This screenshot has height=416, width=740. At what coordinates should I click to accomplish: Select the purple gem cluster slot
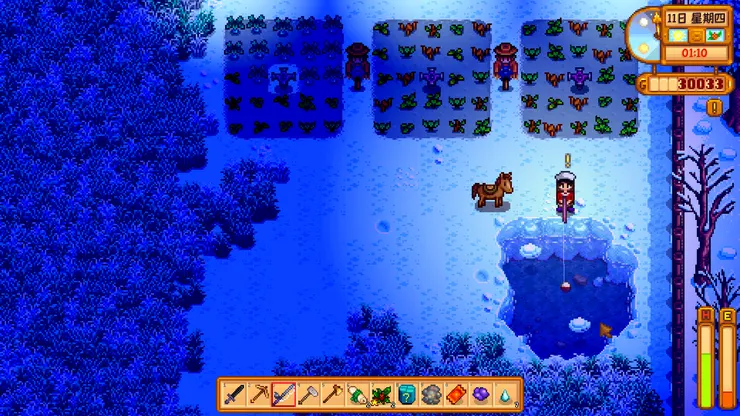pyautogui.click(x=480, y=395)
